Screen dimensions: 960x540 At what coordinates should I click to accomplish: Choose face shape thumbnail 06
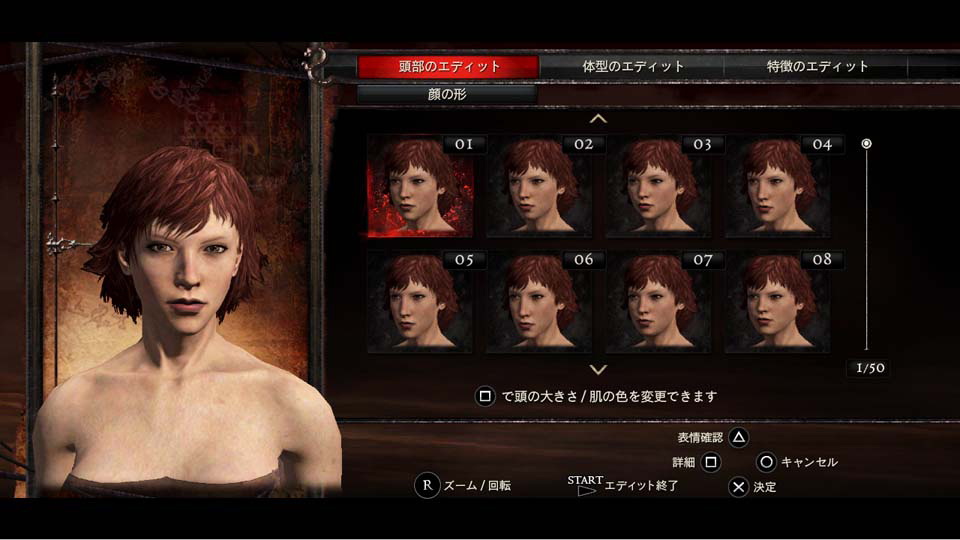click(x=539, y=302)
